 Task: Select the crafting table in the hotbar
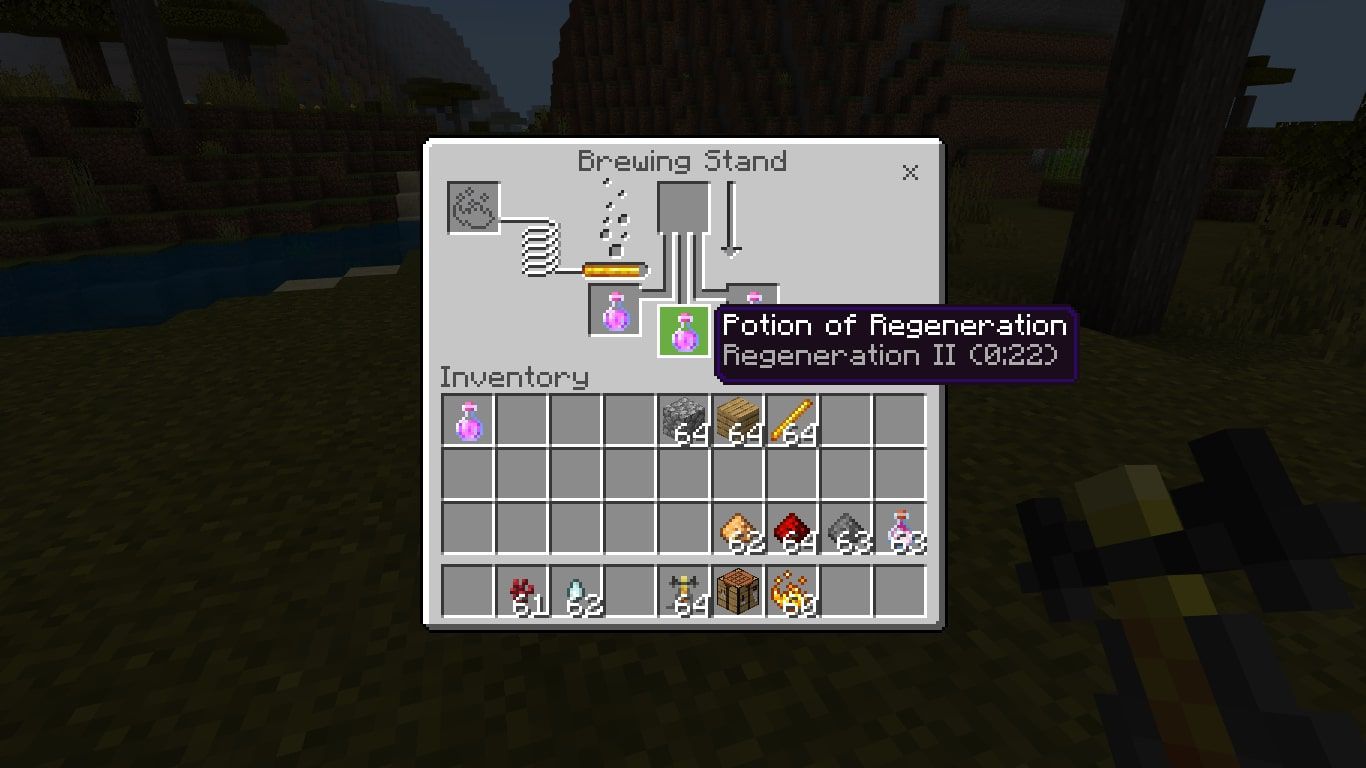coord(740,592)
